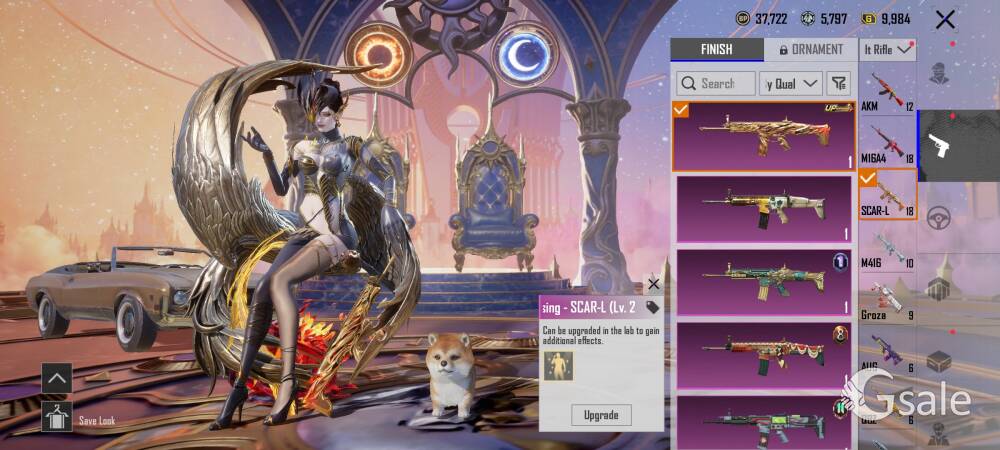Click the skin Search field

tap(716, 83)
